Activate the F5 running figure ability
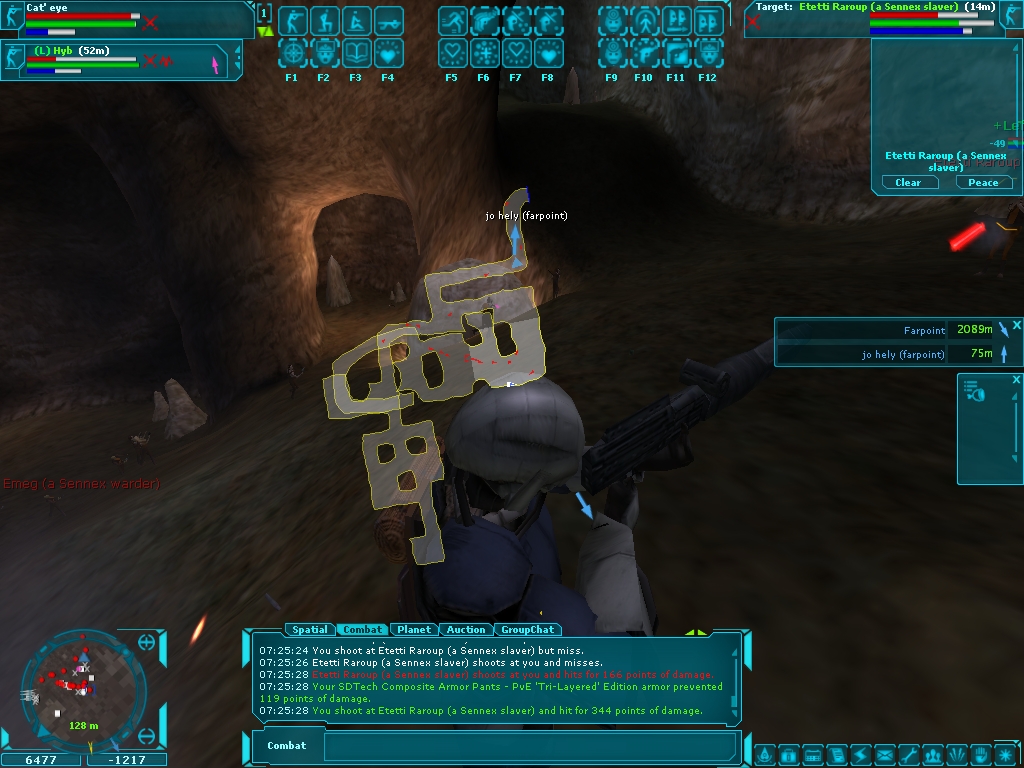The image size is (1024, 768). pyautogui.click(x=452, y=21)
